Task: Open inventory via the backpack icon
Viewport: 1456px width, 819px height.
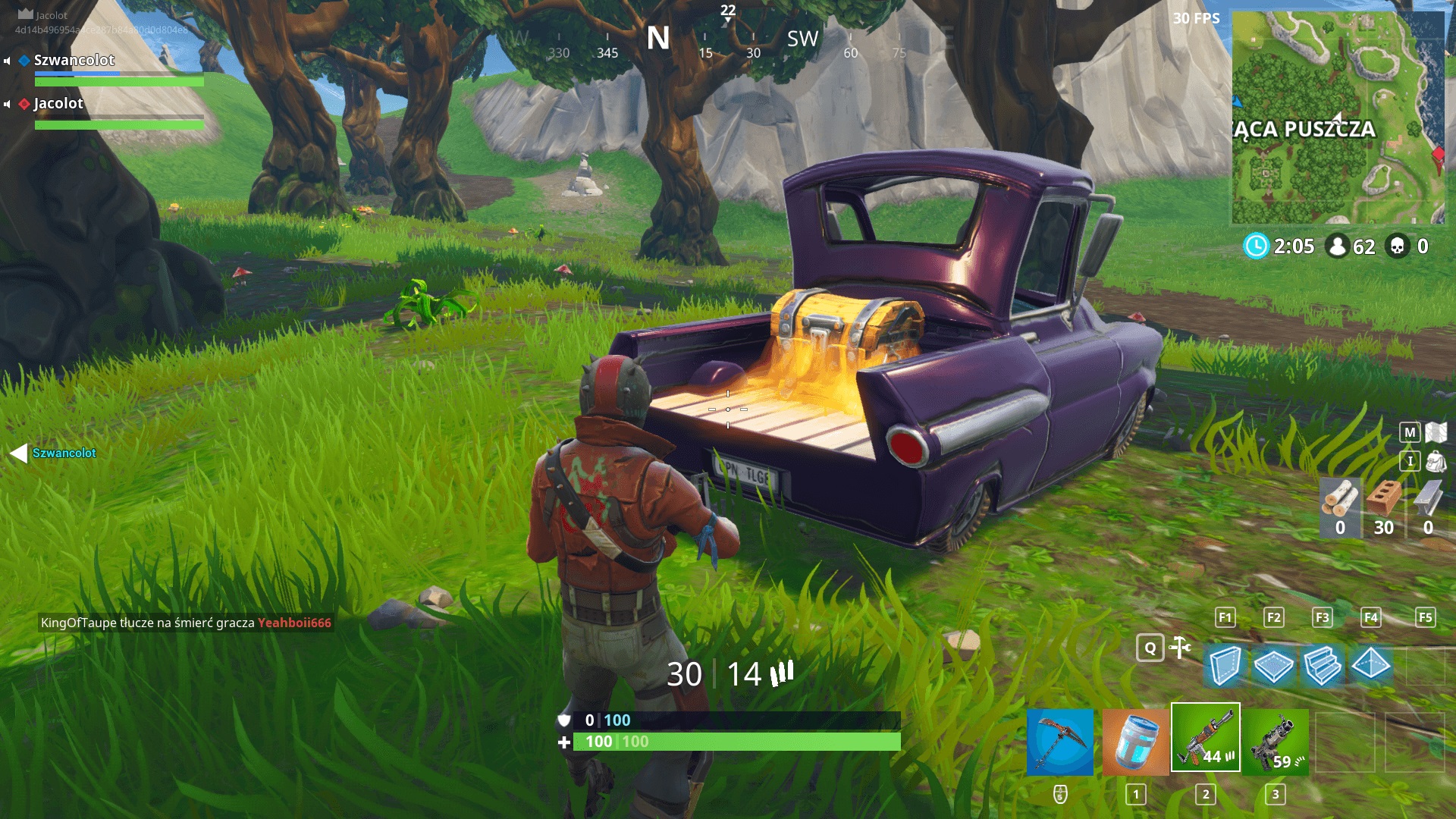Action: point(1436,462)
